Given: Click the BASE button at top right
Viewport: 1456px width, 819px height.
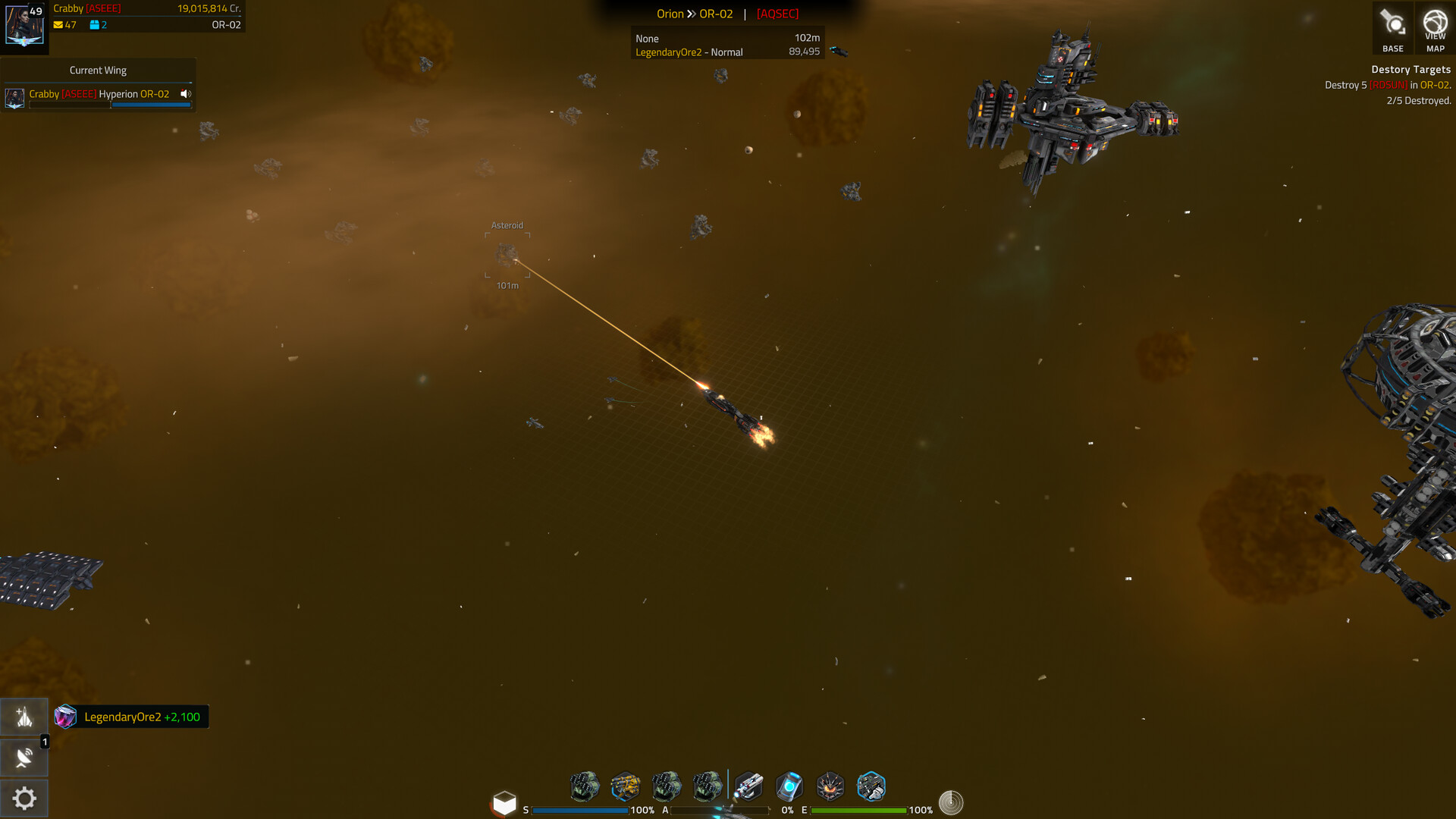Looking at the screenshot, I should (1393, 28).
